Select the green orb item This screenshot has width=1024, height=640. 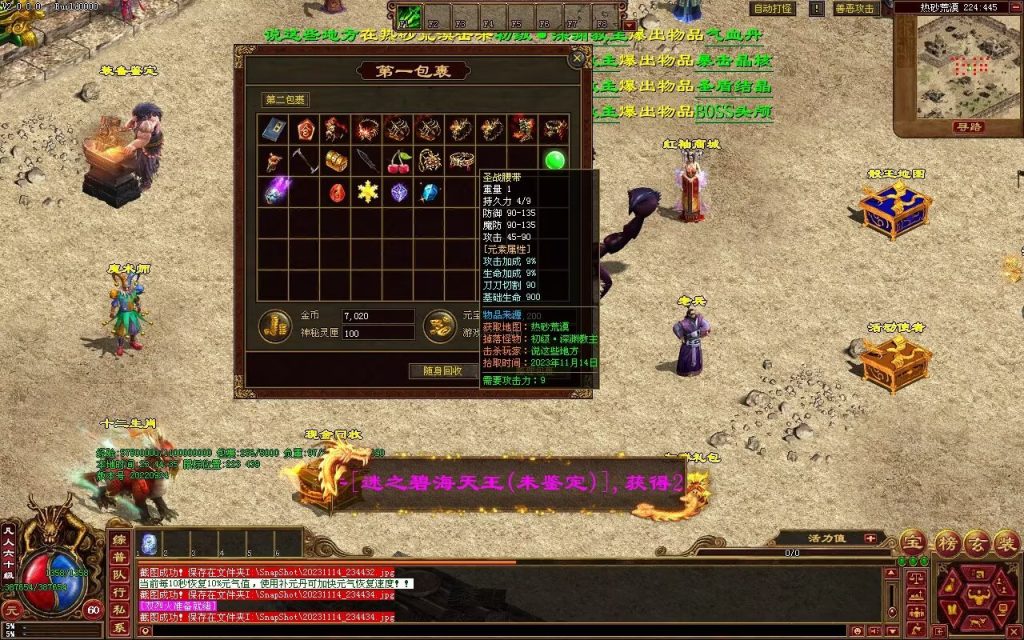pyautogui.click(x=555, y=160)
